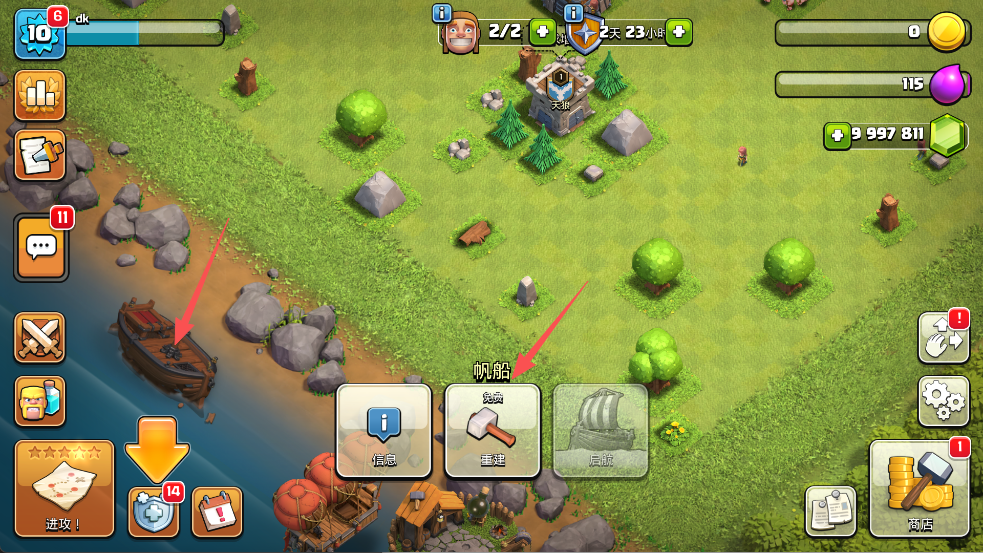
Task: Open the settings gears icon
Action: [943, 401]
